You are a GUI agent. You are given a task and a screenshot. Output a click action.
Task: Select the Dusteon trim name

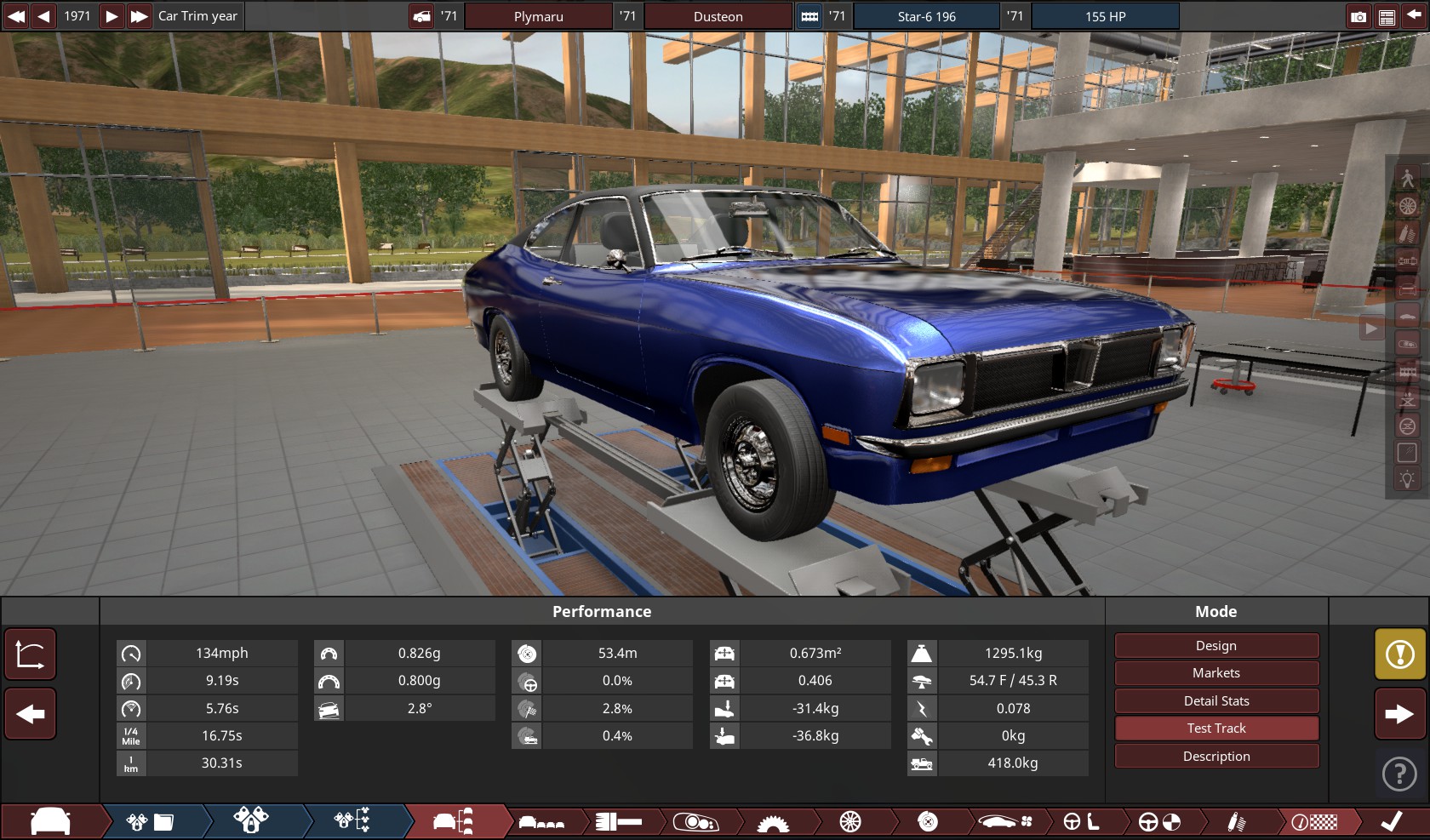(x=718, y=16)
